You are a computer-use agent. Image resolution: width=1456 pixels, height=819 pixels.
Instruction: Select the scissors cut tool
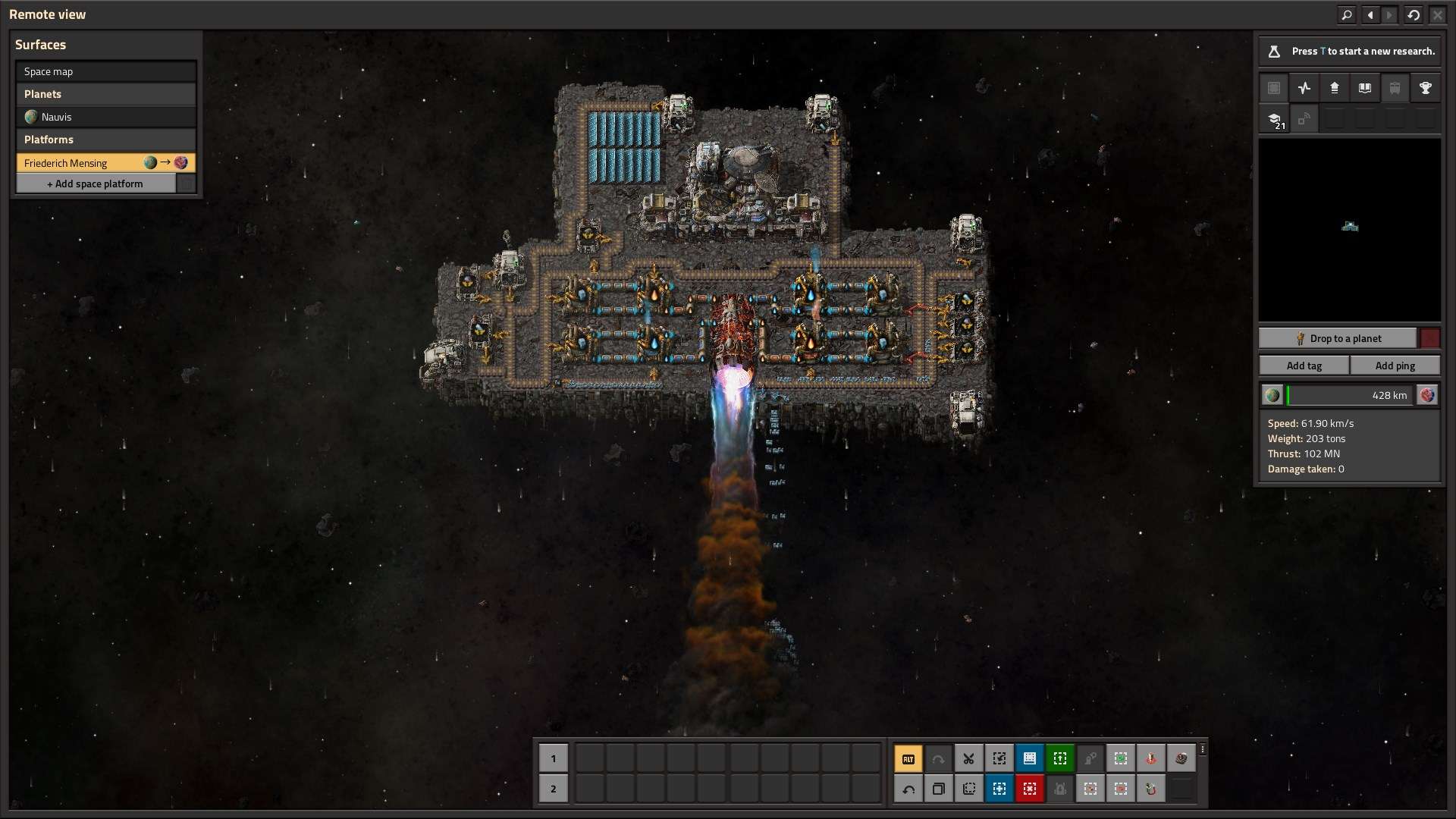point(969,758)
